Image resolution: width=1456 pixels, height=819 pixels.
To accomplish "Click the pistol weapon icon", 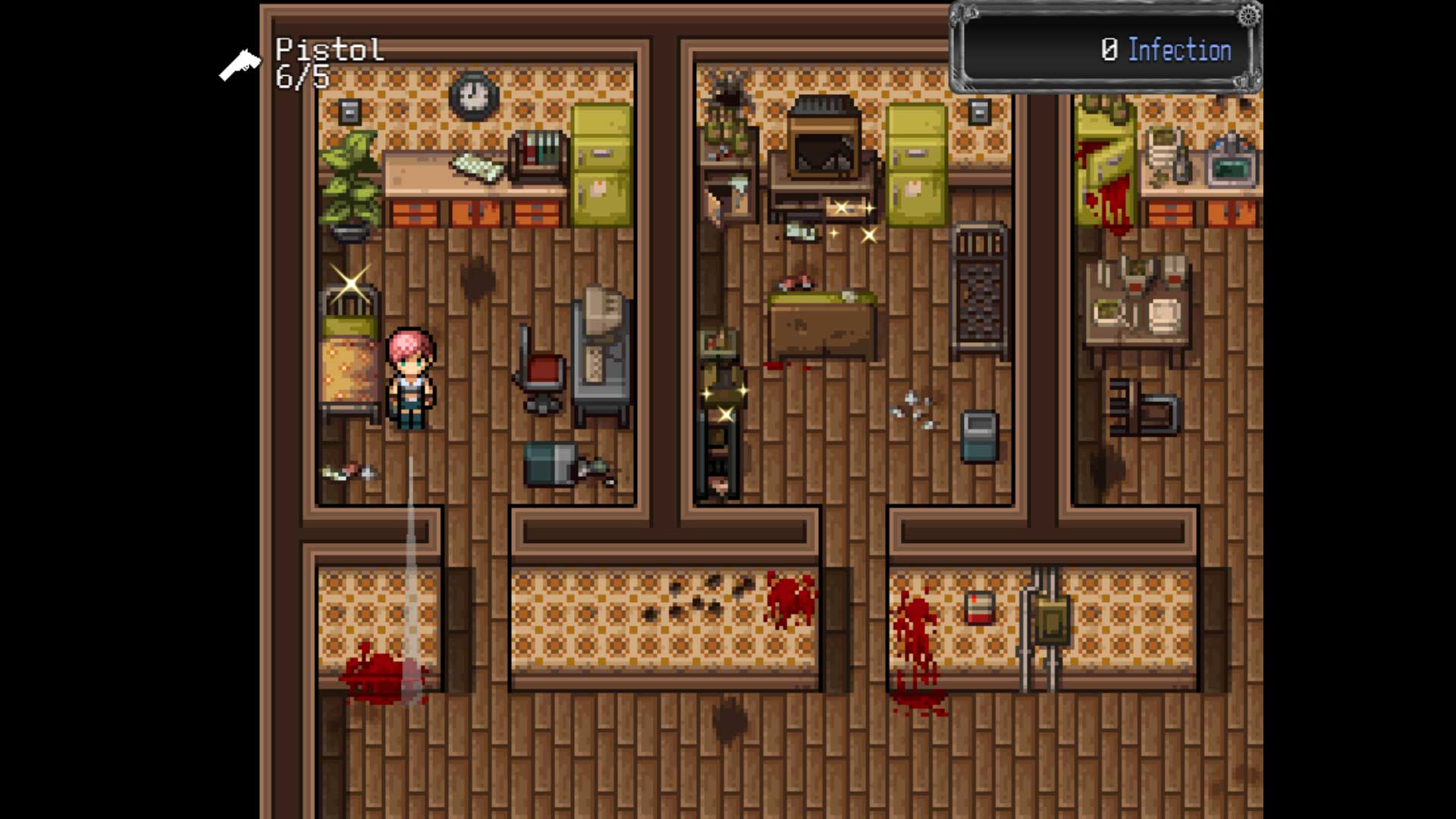I will (x=240, y=65).
